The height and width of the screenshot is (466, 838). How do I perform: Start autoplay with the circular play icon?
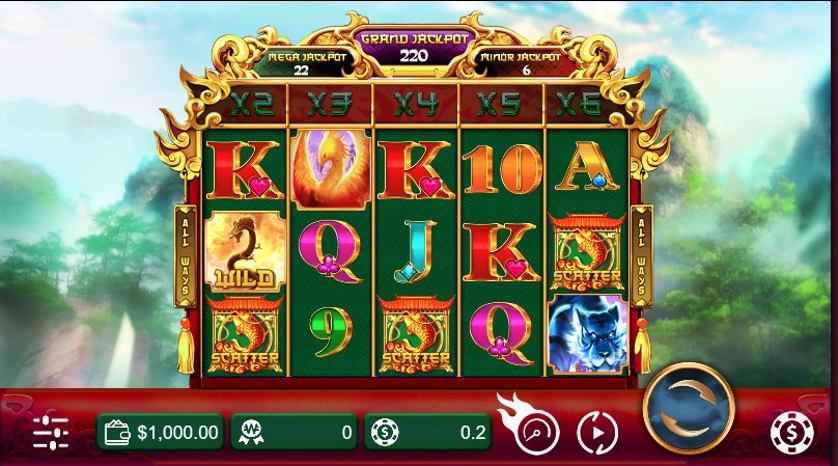tap(598, 433)
